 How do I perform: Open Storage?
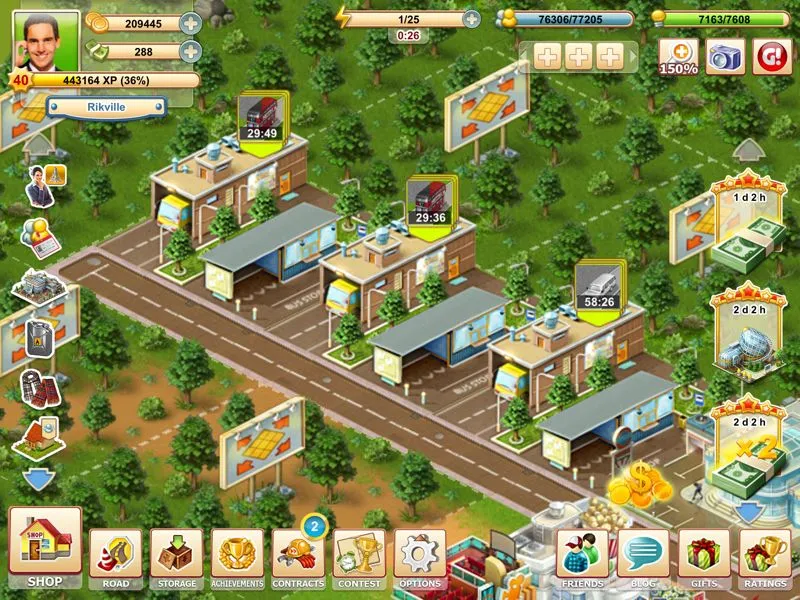(176, 556)
